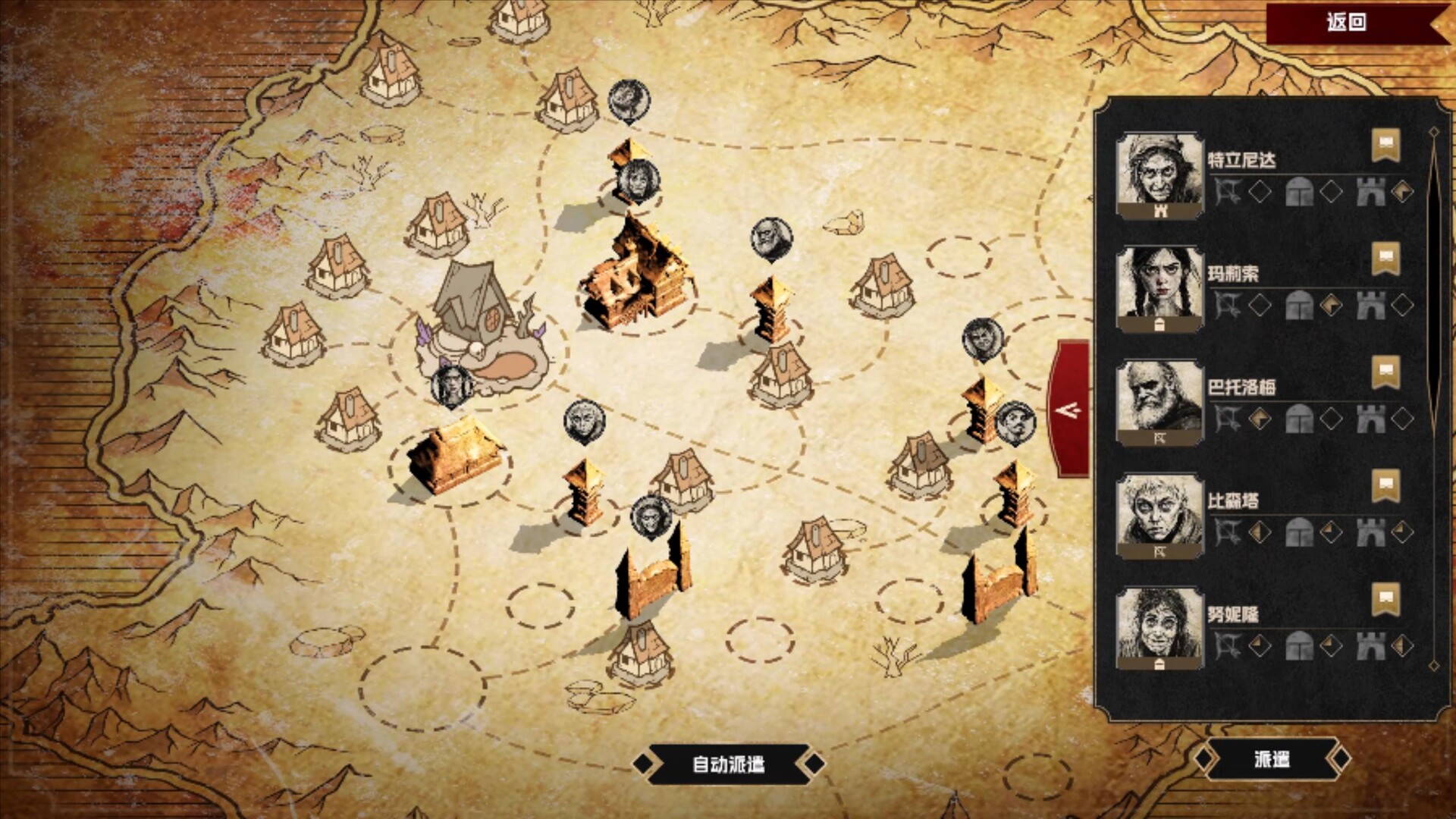The height and width of the screenshot is (819, 1456).
Task: Click the 返回 back button
Action: click(x=1347, y=22)
